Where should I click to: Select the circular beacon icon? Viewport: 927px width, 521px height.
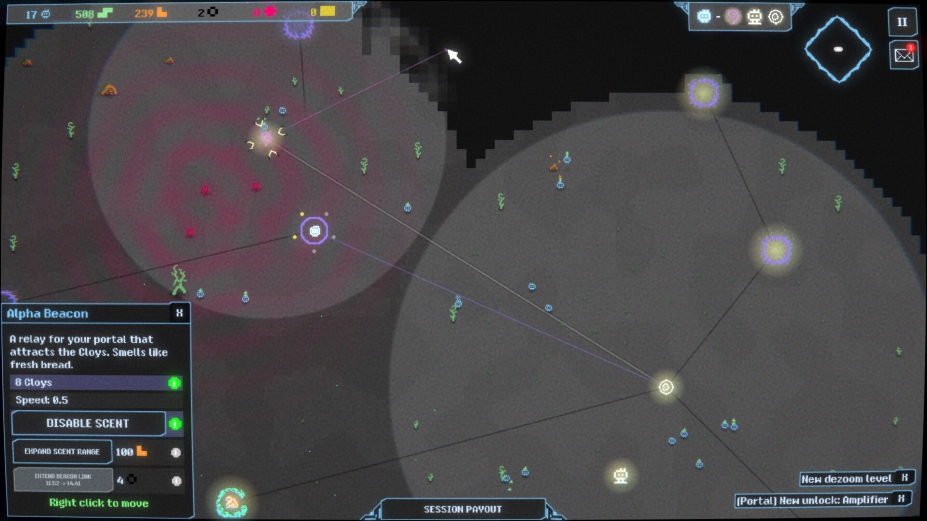774,17
